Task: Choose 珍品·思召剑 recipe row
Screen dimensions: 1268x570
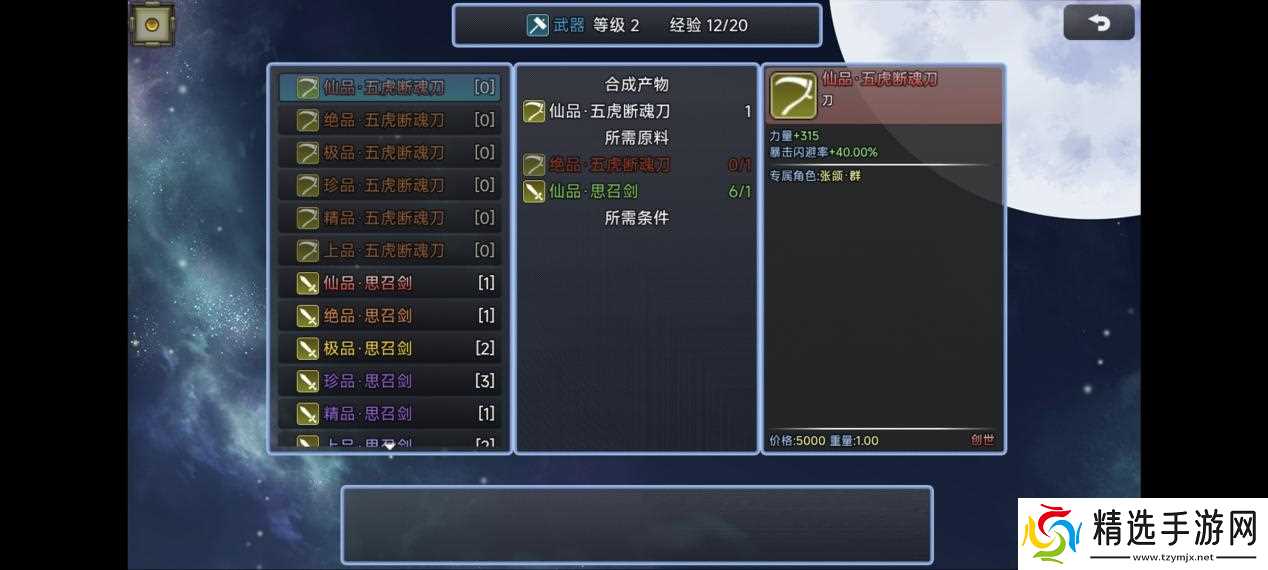Action: pyautogui.click(x=390, y=381)
